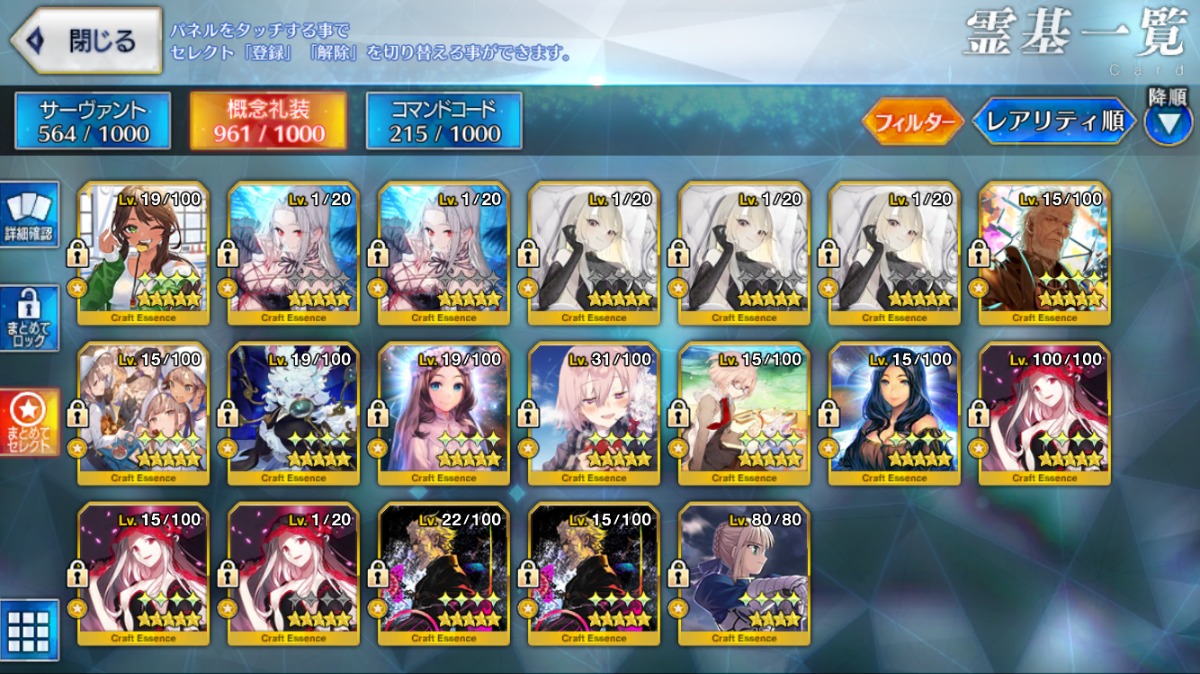Open 詳細確認 card details mode
Image resolution: width=1200 pixels, height=674 pixels.
point(30,214)
